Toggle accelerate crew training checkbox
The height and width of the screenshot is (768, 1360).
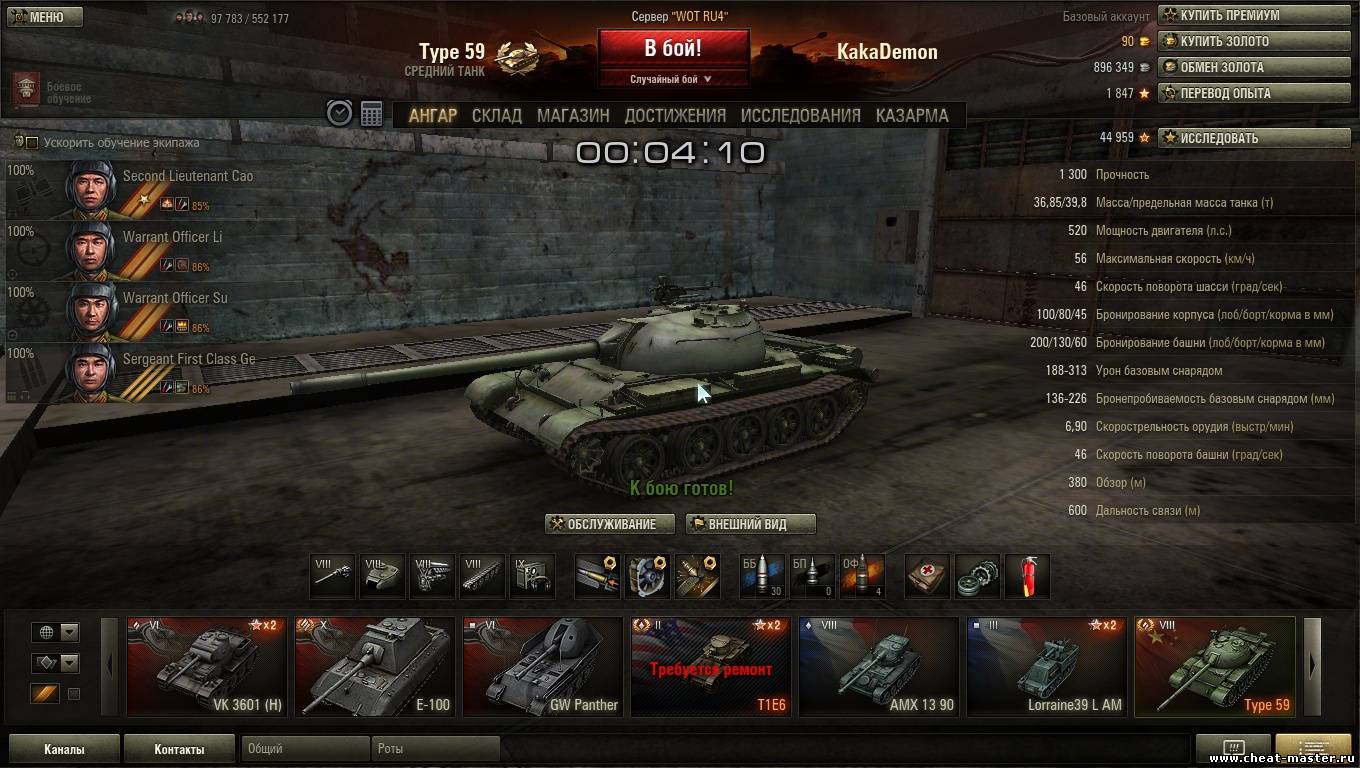(x=32, y=143)
